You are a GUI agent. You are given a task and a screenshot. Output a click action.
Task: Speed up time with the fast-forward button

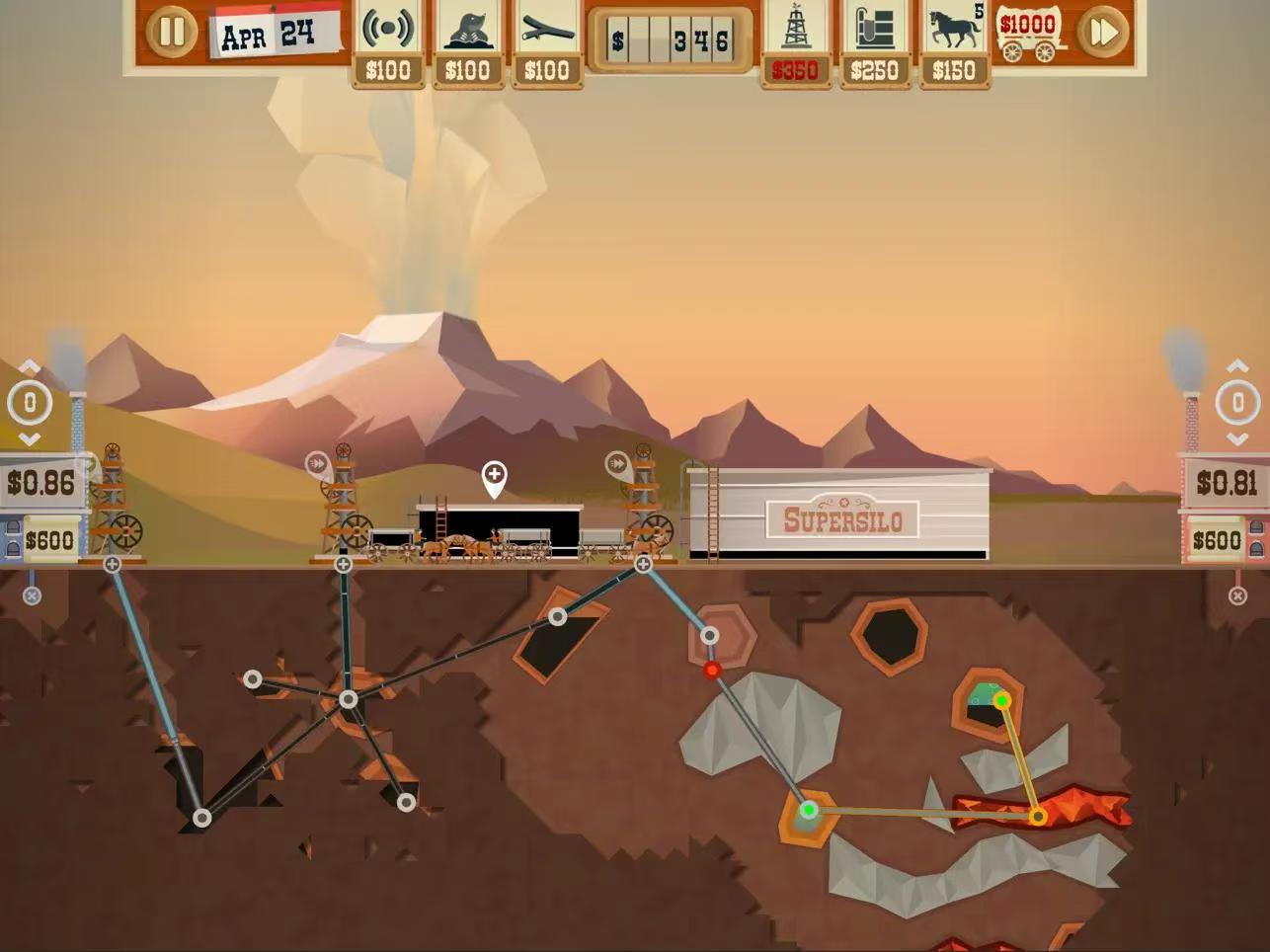click(1102, 33)
